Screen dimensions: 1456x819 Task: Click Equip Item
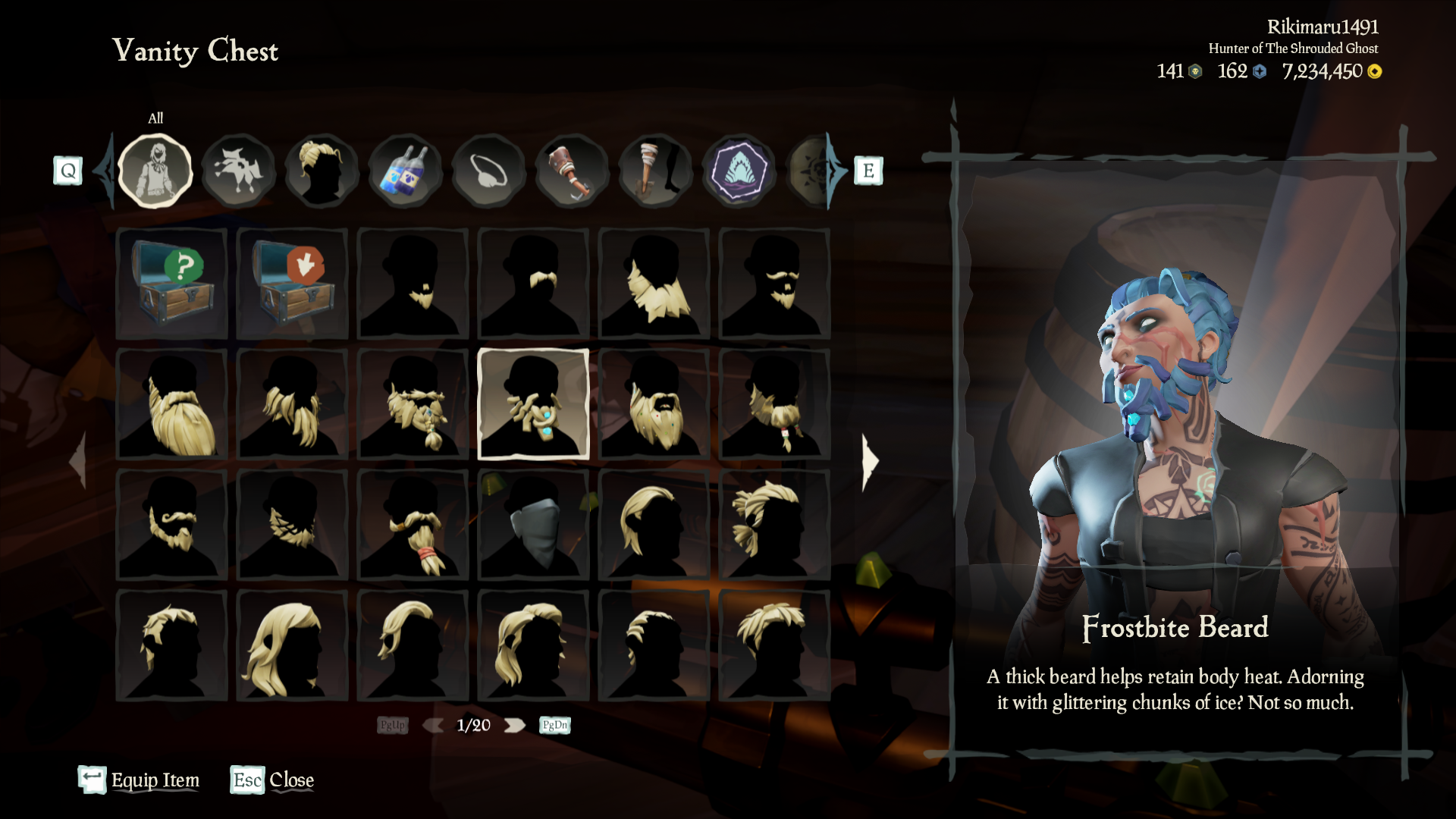tap(155, 780)
